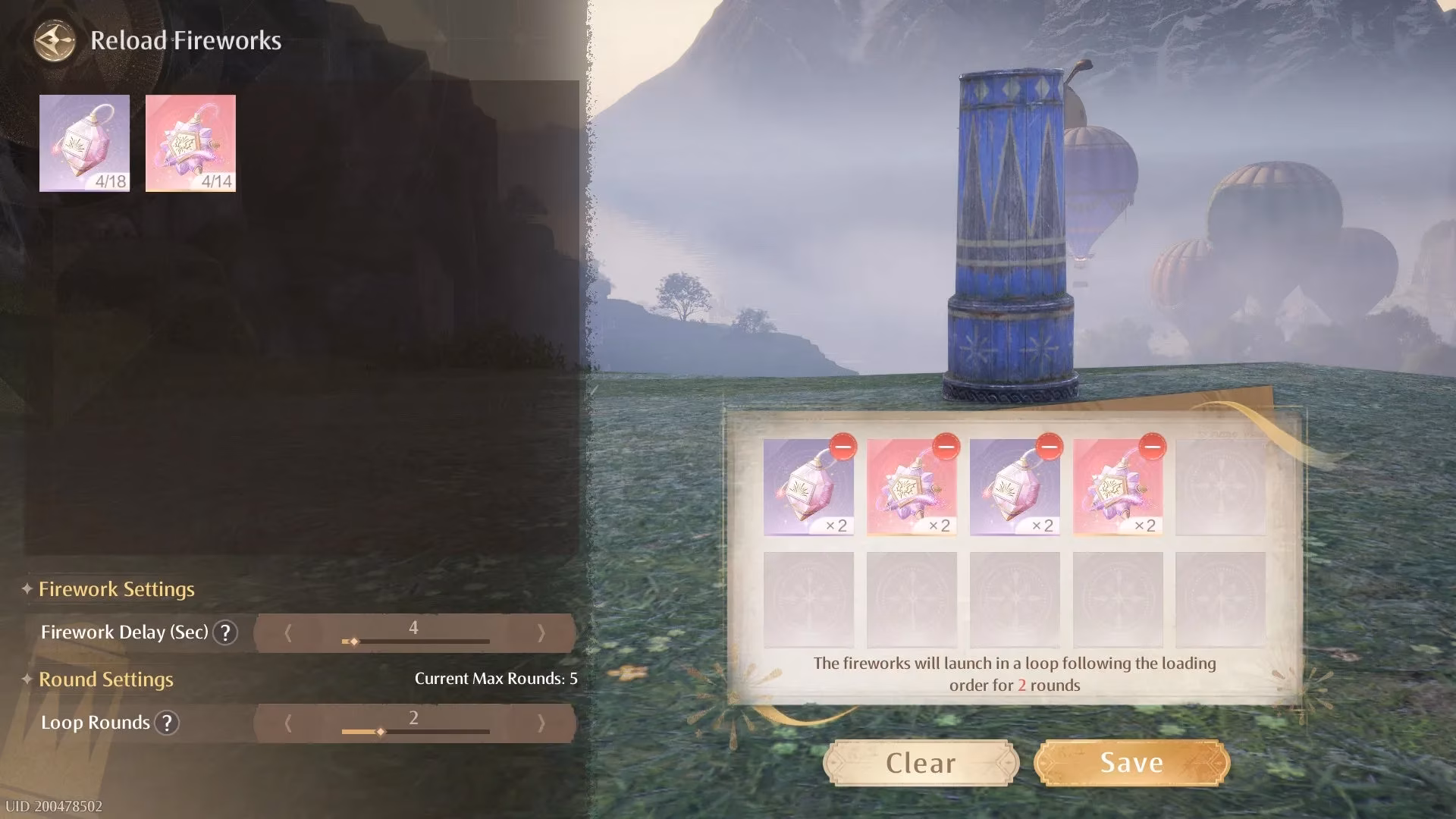Select the star firework marked 4/14
Viewport: 1456px width, 819px height.
click(190, 144)
